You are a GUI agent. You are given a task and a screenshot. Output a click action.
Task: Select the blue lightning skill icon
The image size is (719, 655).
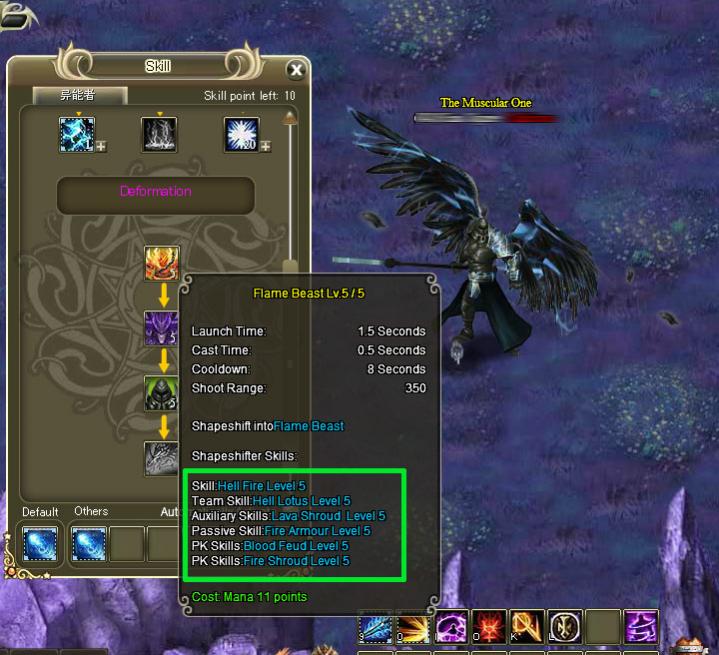[x=76, y=135]
